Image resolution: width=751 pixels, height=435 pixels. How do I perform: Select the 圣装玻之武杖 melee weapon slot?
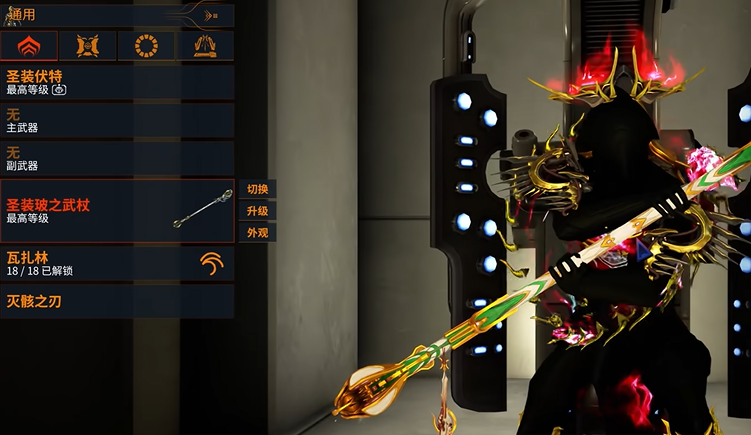point(118,210)
